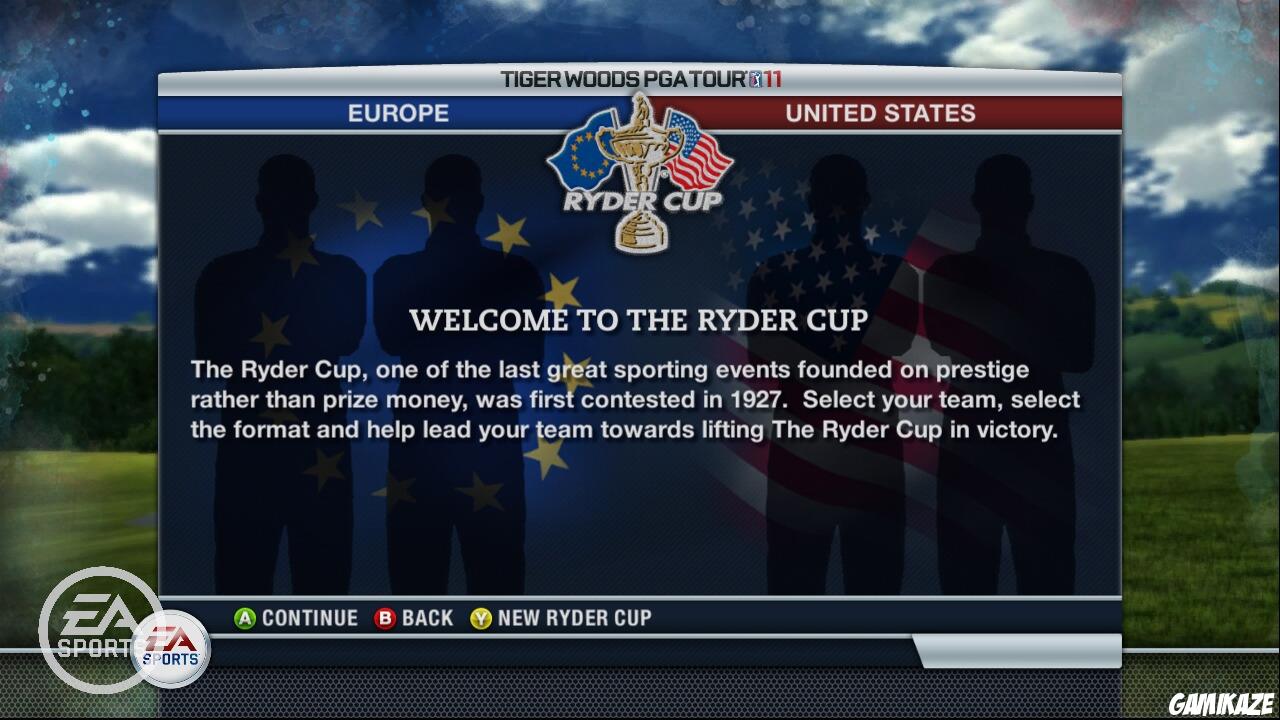Select the United States team banner
Screen dimensions: 1280x720
click(x=880, y=113)
